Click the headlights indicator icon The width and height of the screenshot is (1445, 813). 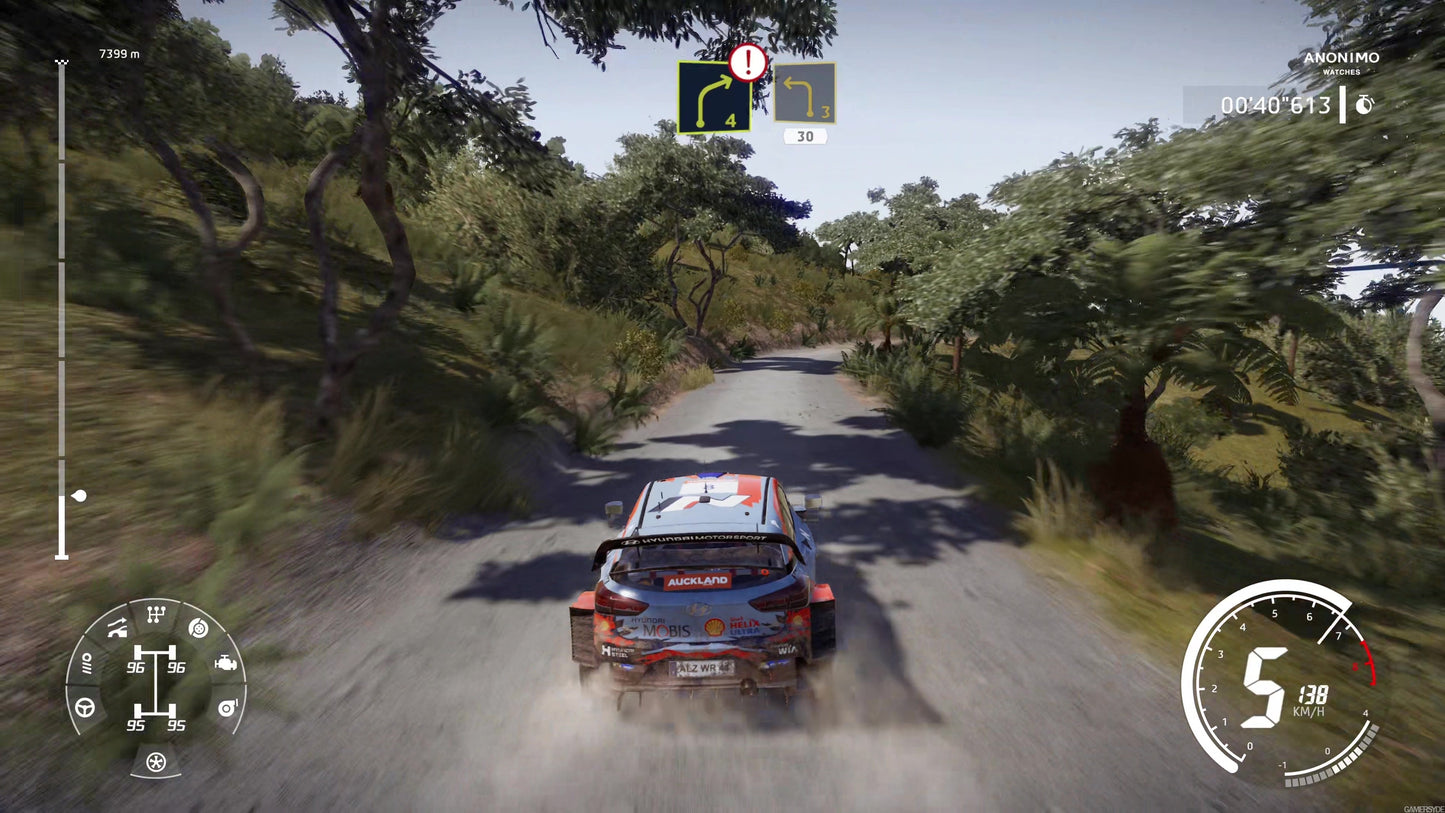pyautogui.click(x=87, y=662)
